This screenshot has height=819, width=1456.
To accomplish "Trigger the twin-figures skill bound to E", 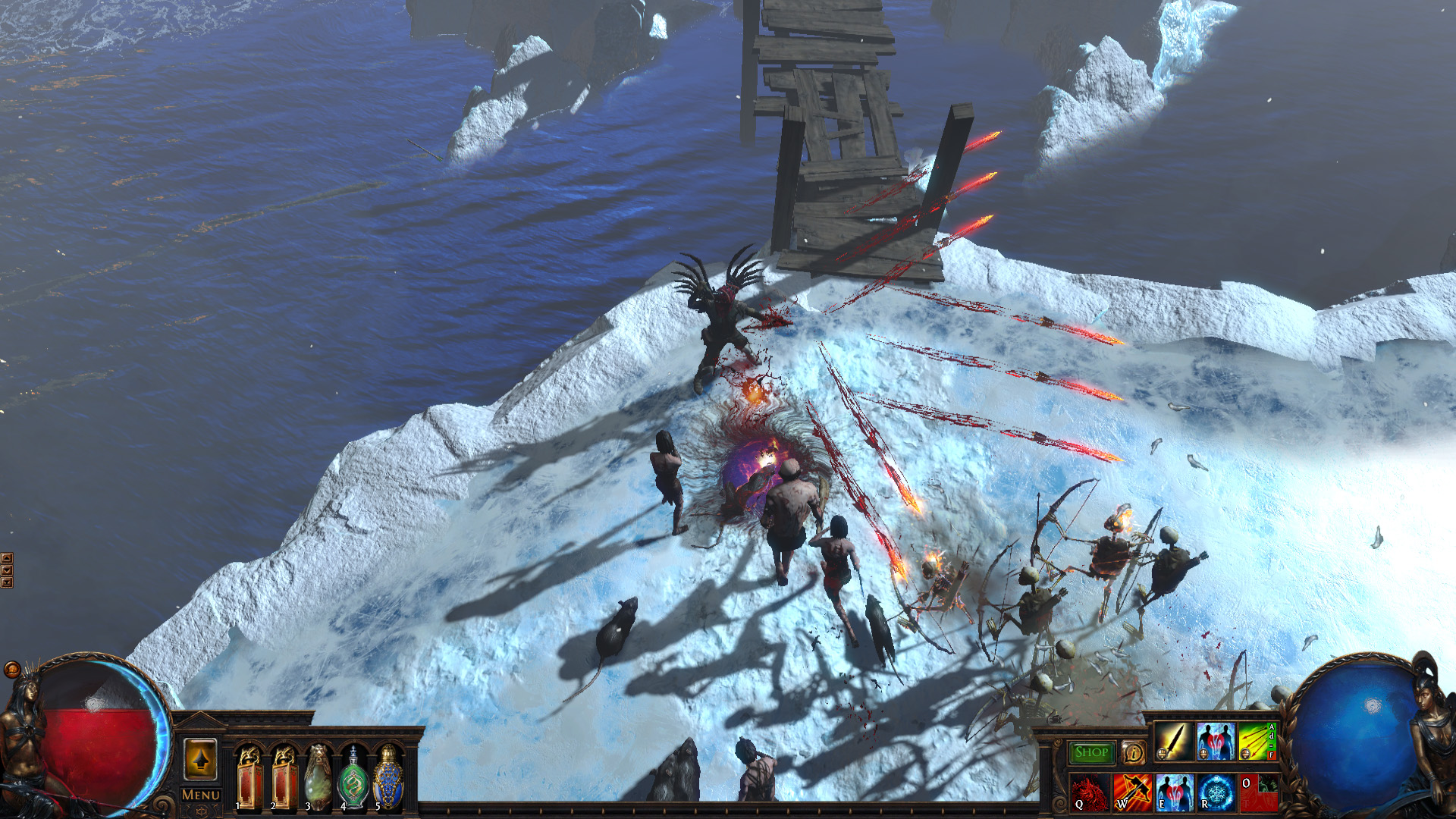I will point(1173,793).
